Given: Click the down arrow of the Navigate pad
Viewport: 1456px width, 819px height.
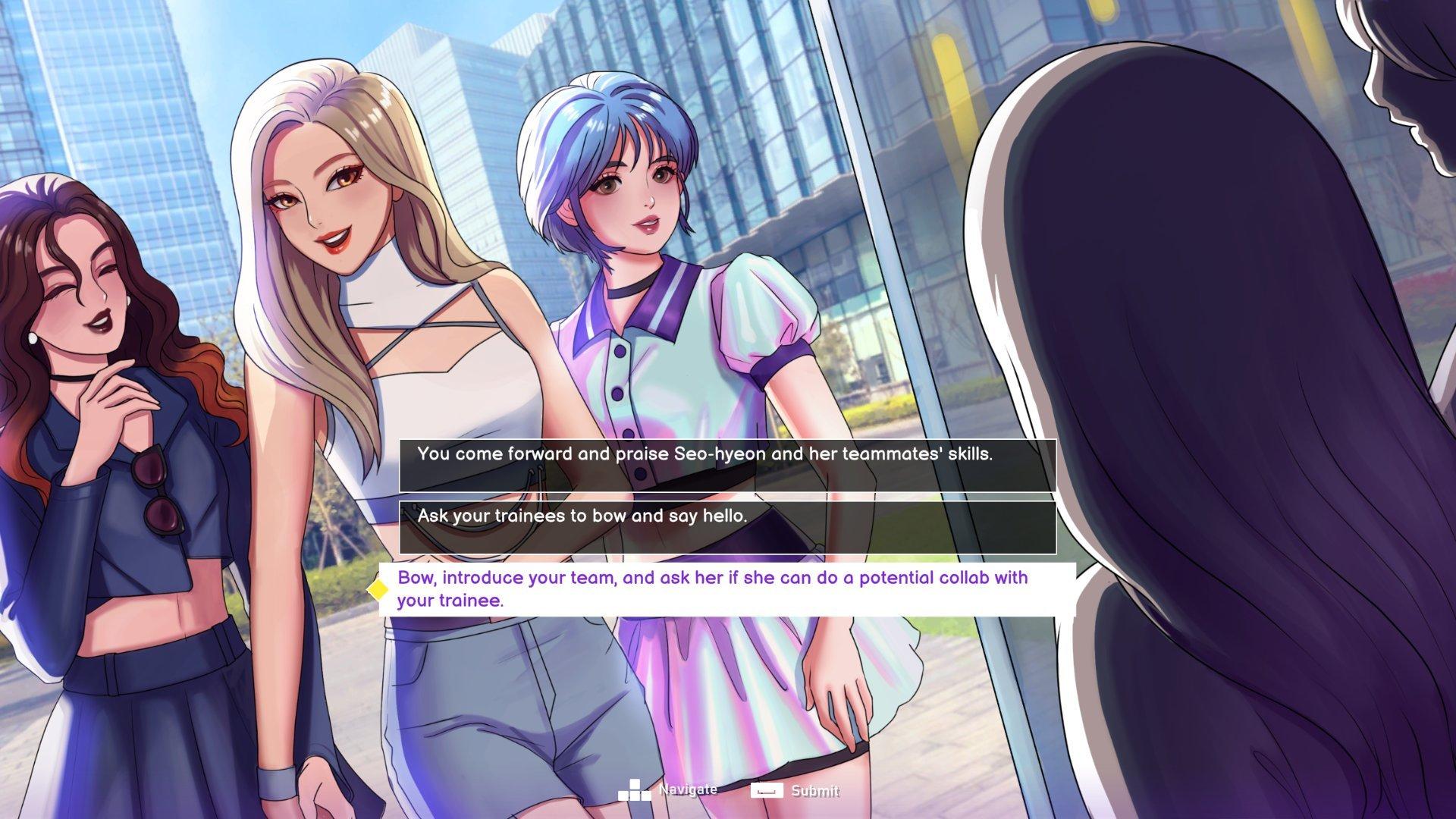Looking at the screenshot, I should pyautogui.click(x=635, y=795).
